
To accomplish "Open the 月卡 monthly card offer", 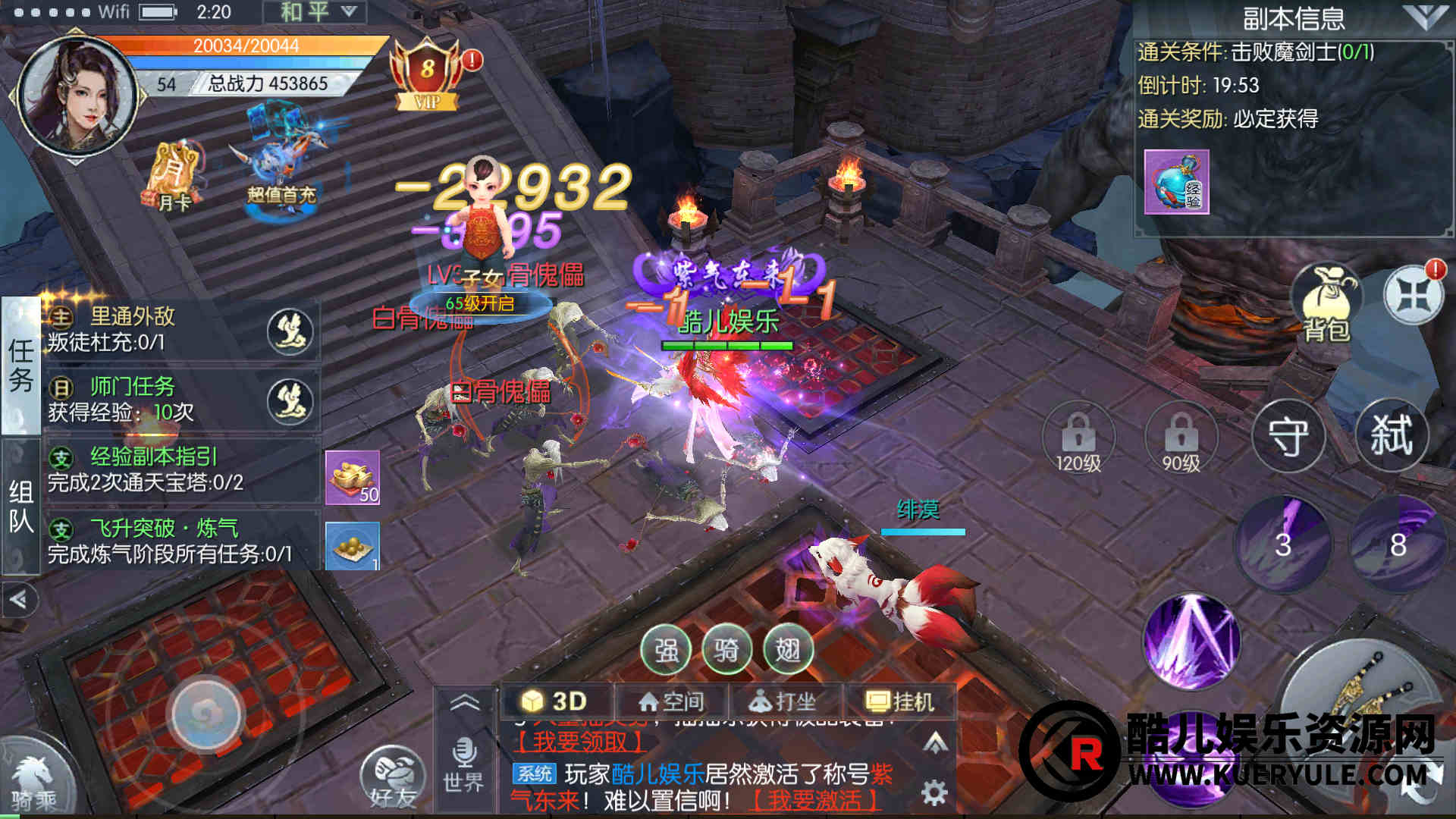I will click(174, 177).
